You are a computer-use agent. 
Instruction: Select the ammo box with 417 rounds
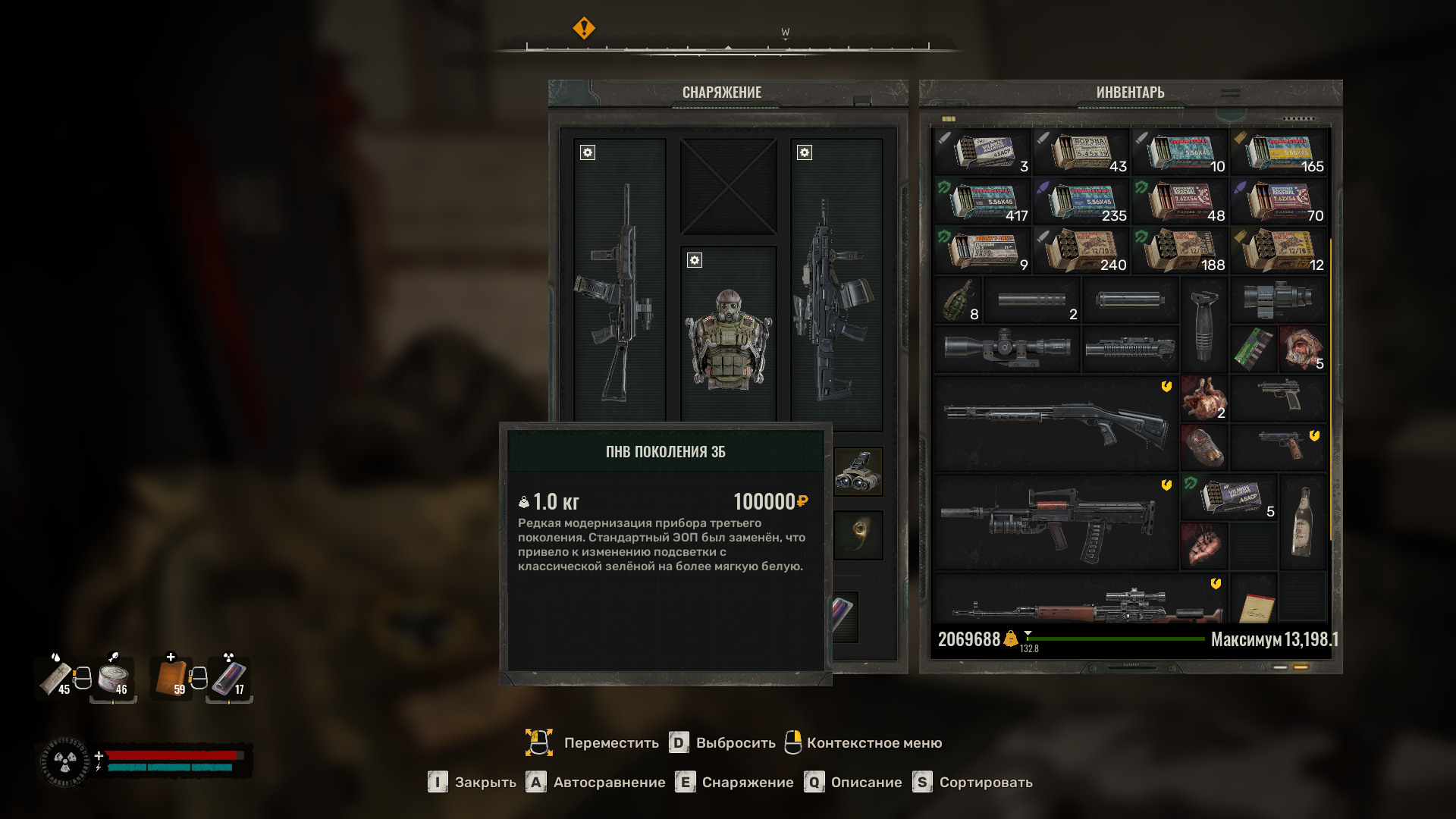983,202
